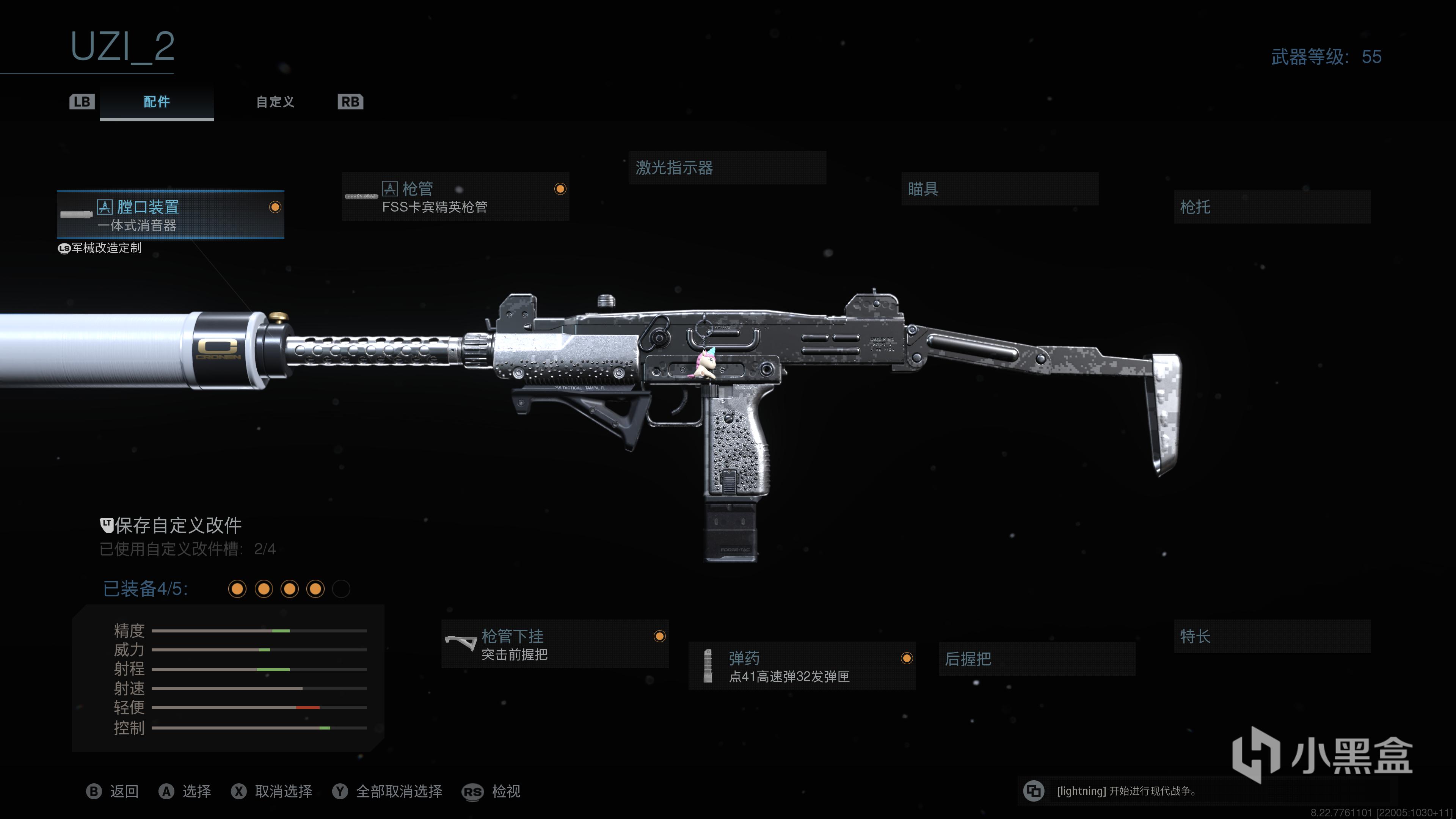Click 检视 to inspect the weapon
The image size is (1456, 819).
[505, 791]
